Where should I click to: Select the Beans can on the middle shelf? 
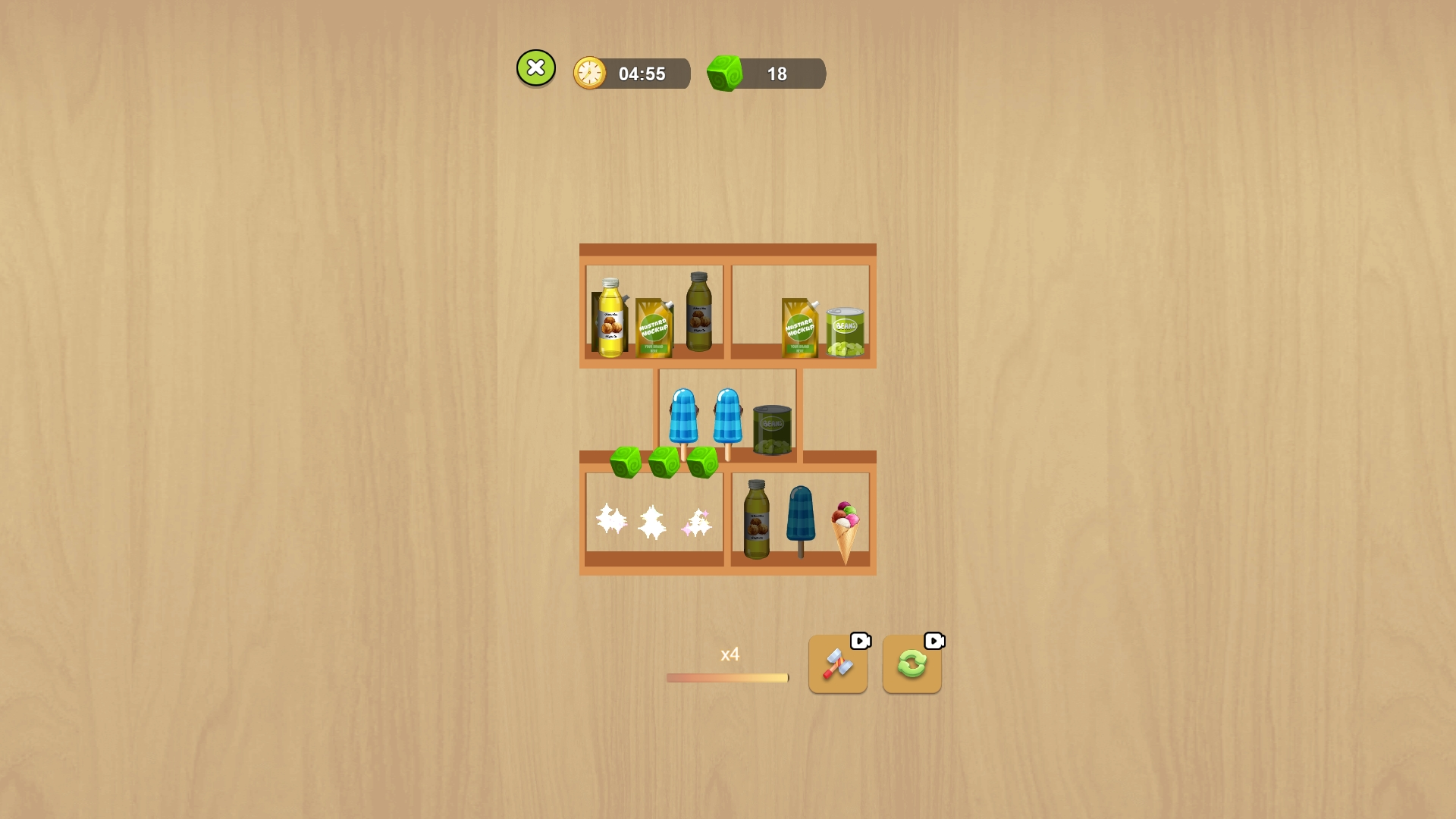773,428
